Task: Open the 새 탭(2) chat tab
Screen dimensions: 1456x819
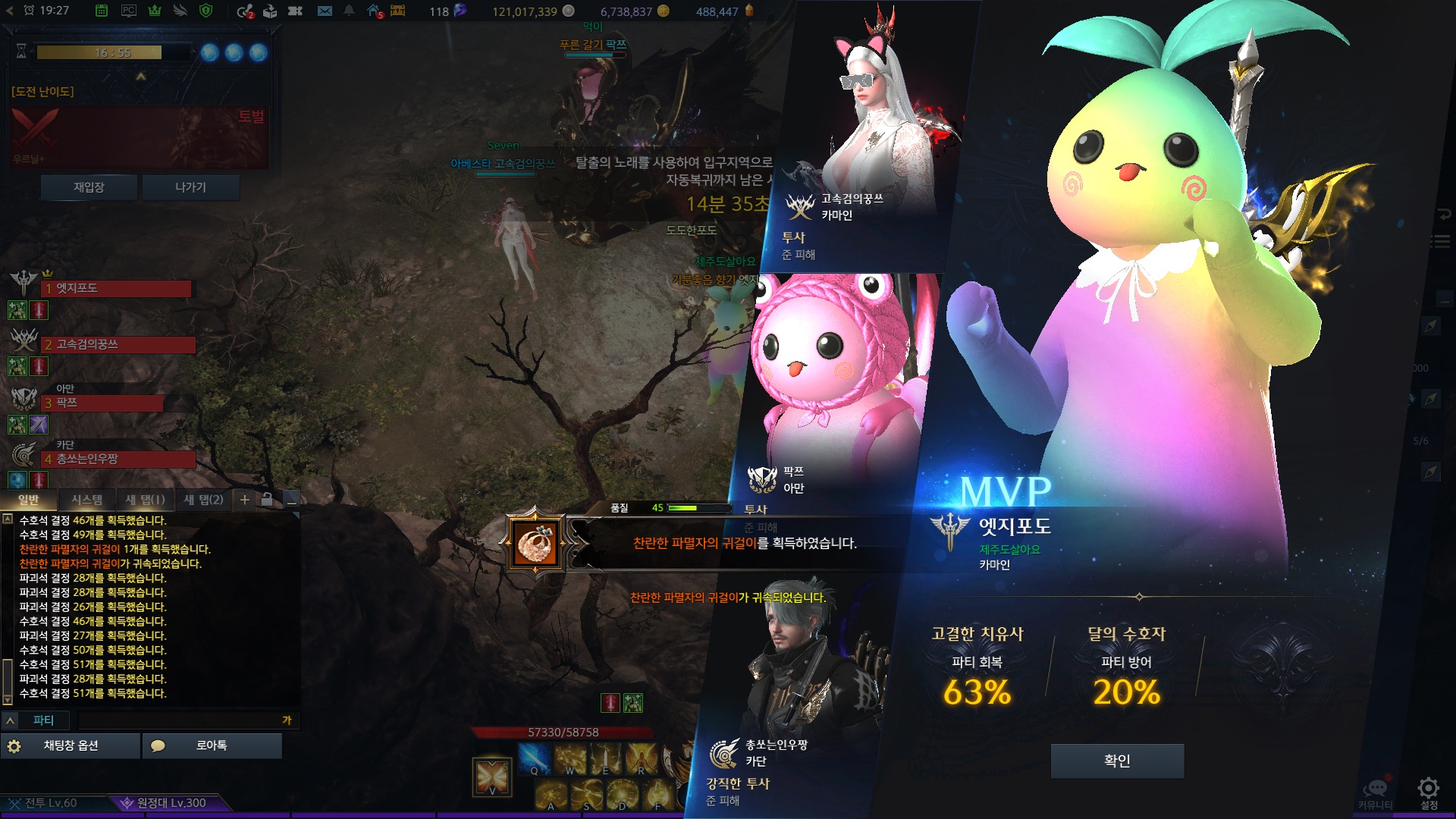Action: (x=204, y=500)
